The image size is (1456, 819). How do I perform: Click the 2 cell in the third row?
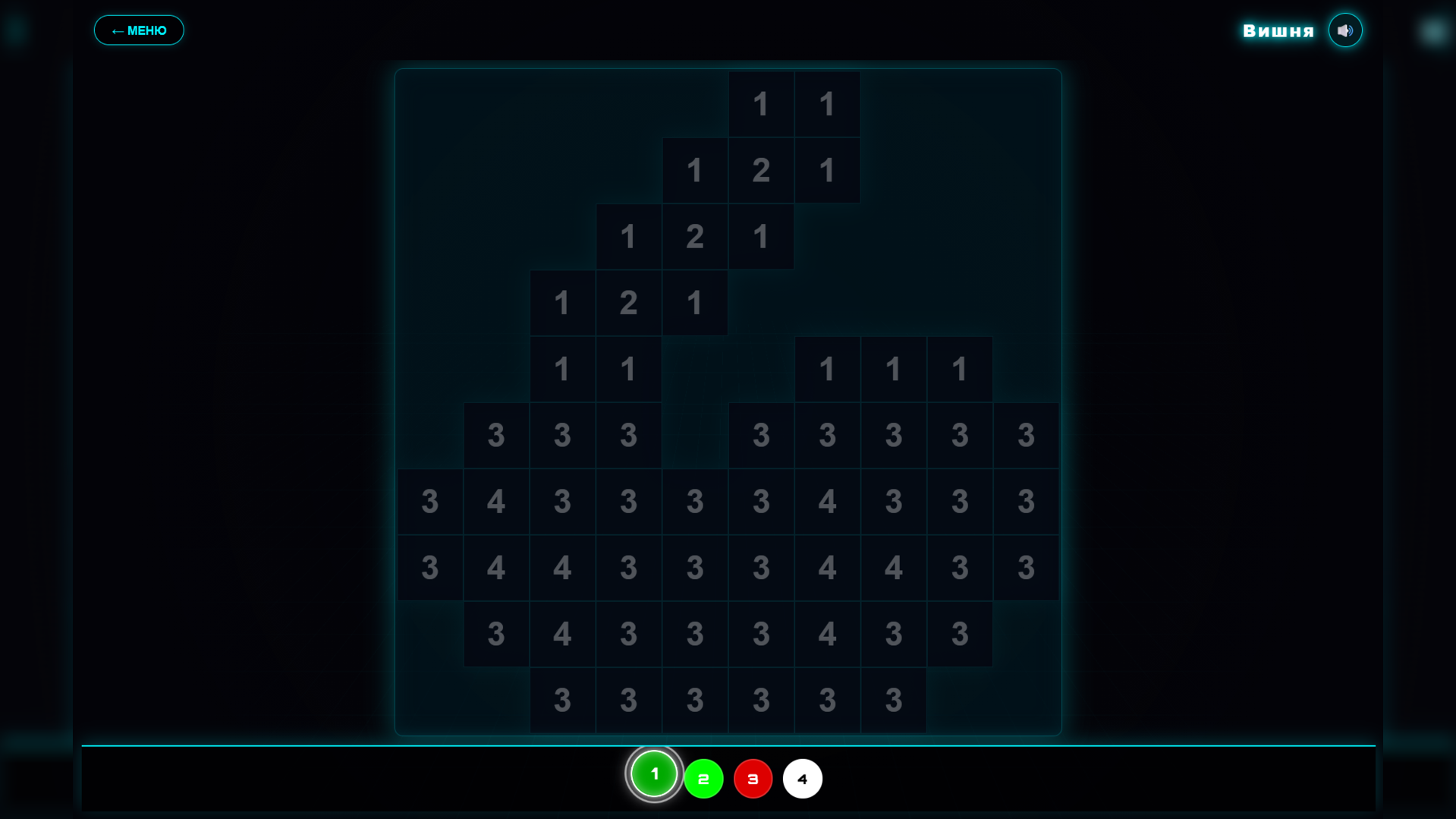point(694,236)
